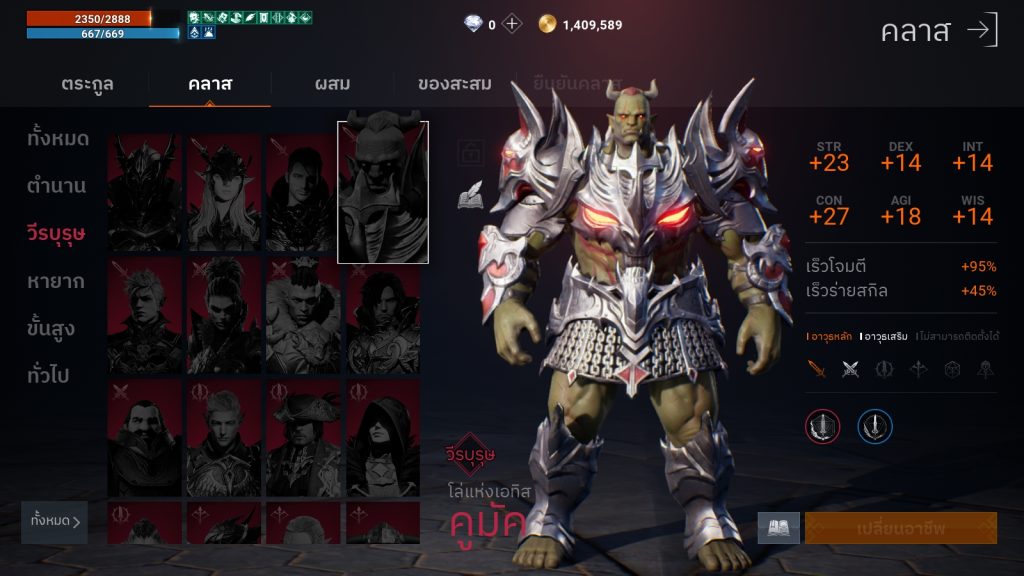
Task: Click the เปลี่ยนอาชีพ change class button
Action: coord(900,527)
